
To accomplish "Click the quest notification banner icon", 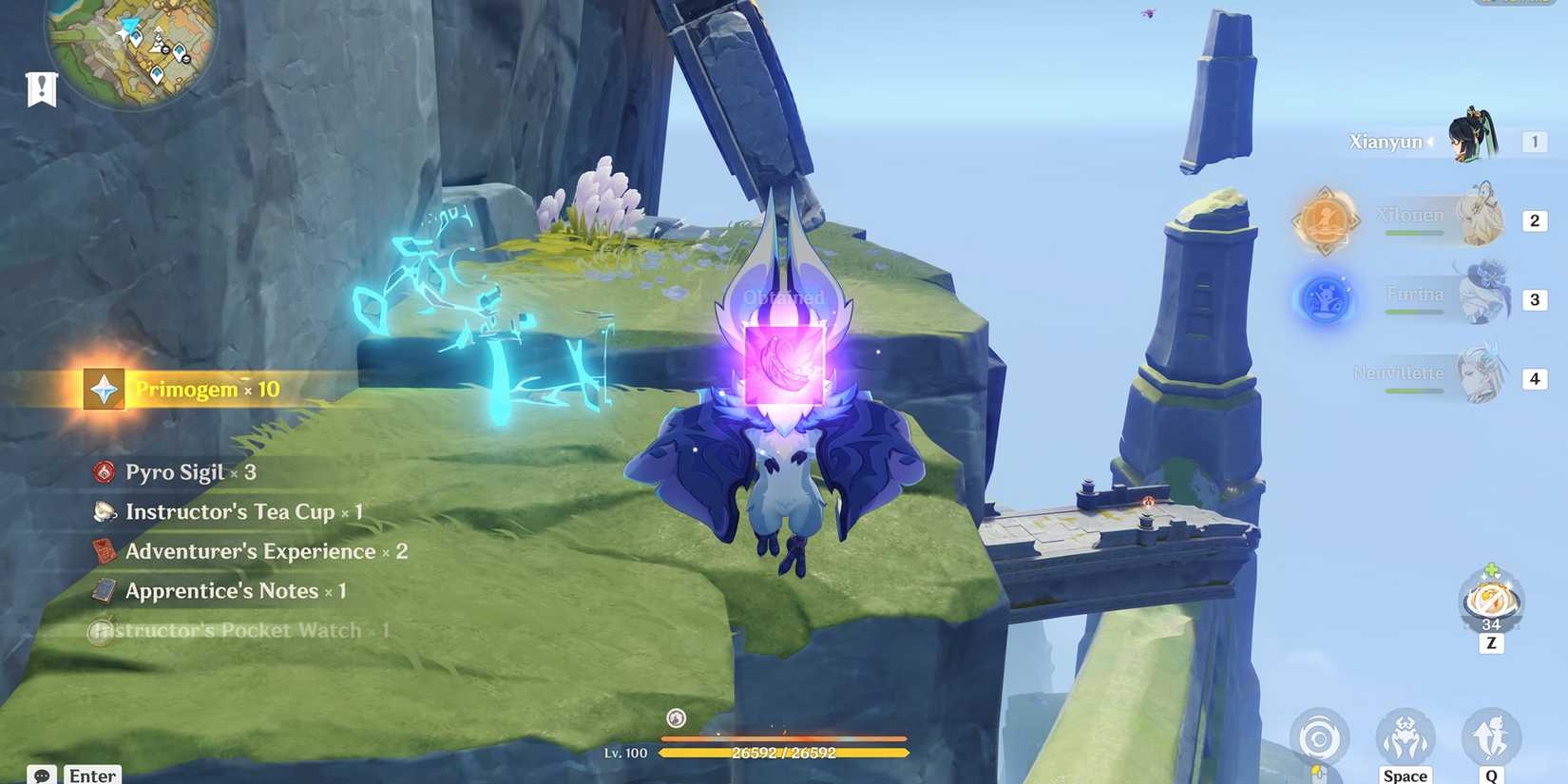I will [40, 88].
